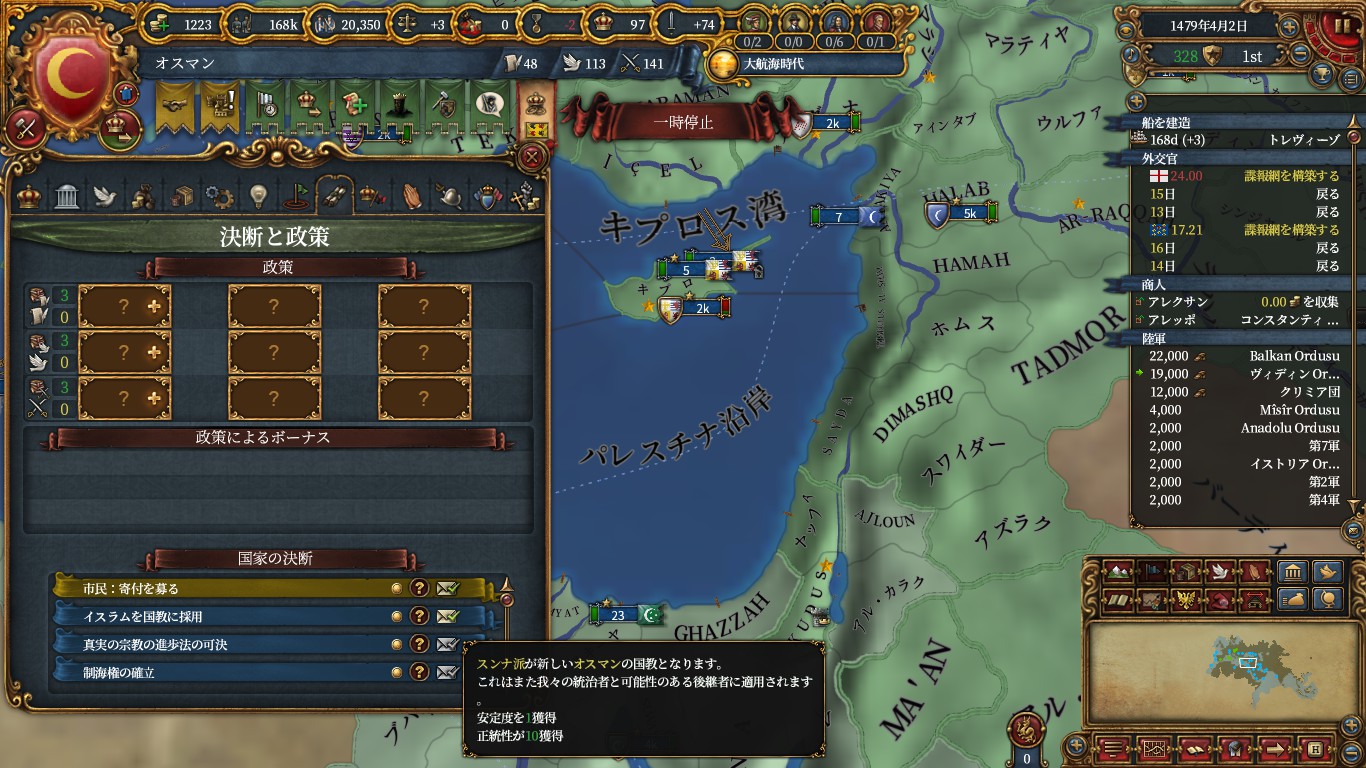Open the gears technology tab
The height and width of the screenshot is (768, 1366).
coord(218,195)
